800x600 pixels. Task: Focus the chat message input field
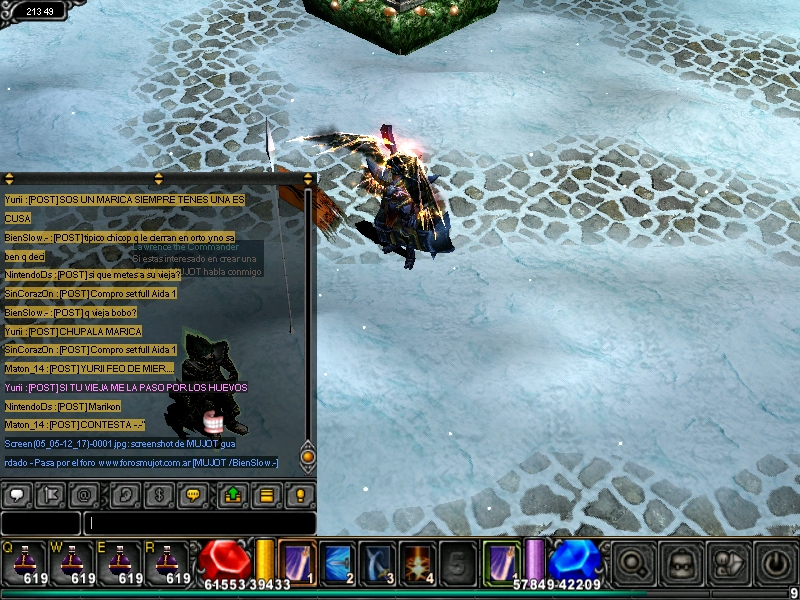click(x=200, y=523)
